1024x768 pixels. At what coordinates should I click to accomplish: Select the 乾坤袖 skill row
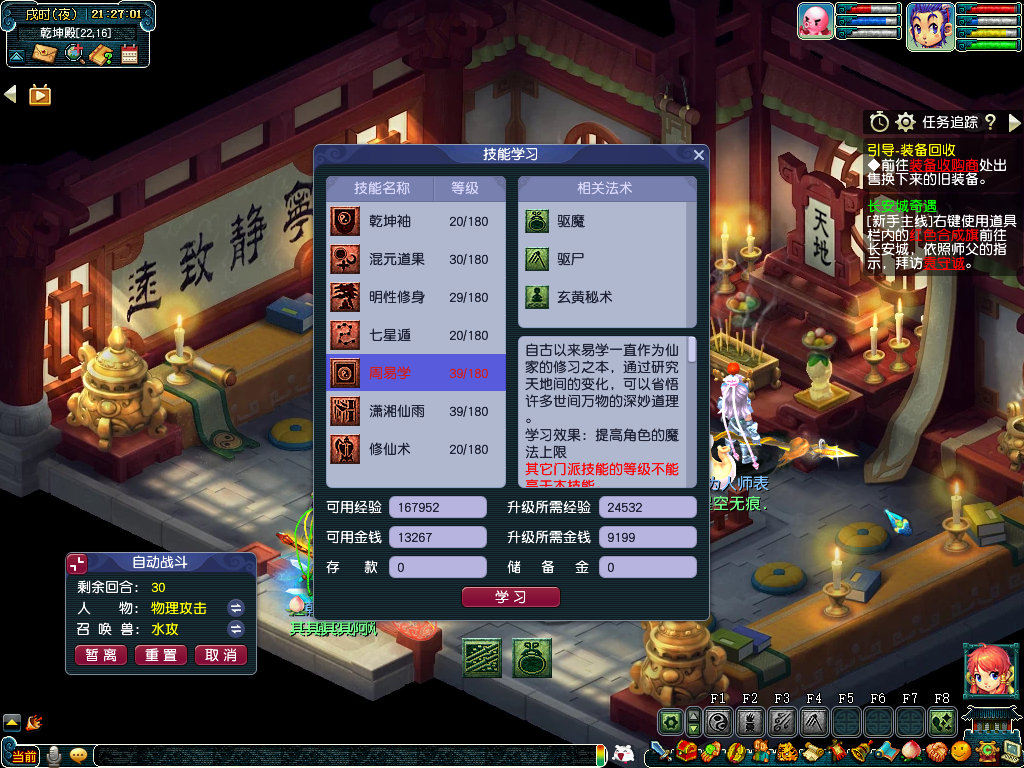416,221
